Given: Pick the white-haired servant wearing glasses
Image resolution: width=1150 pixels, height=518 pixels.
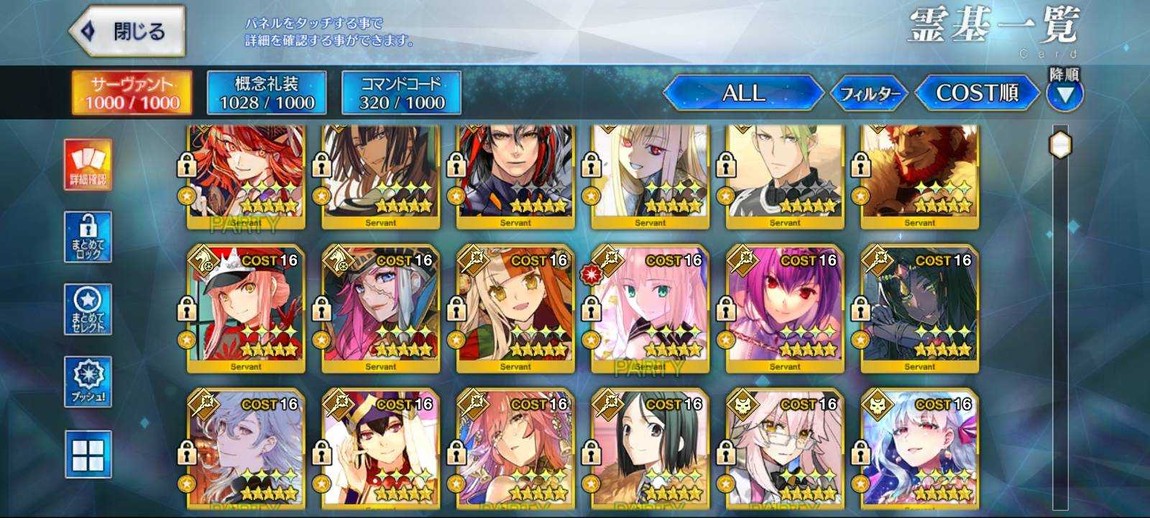Looking at the screenshot, I should coord(784,450).
